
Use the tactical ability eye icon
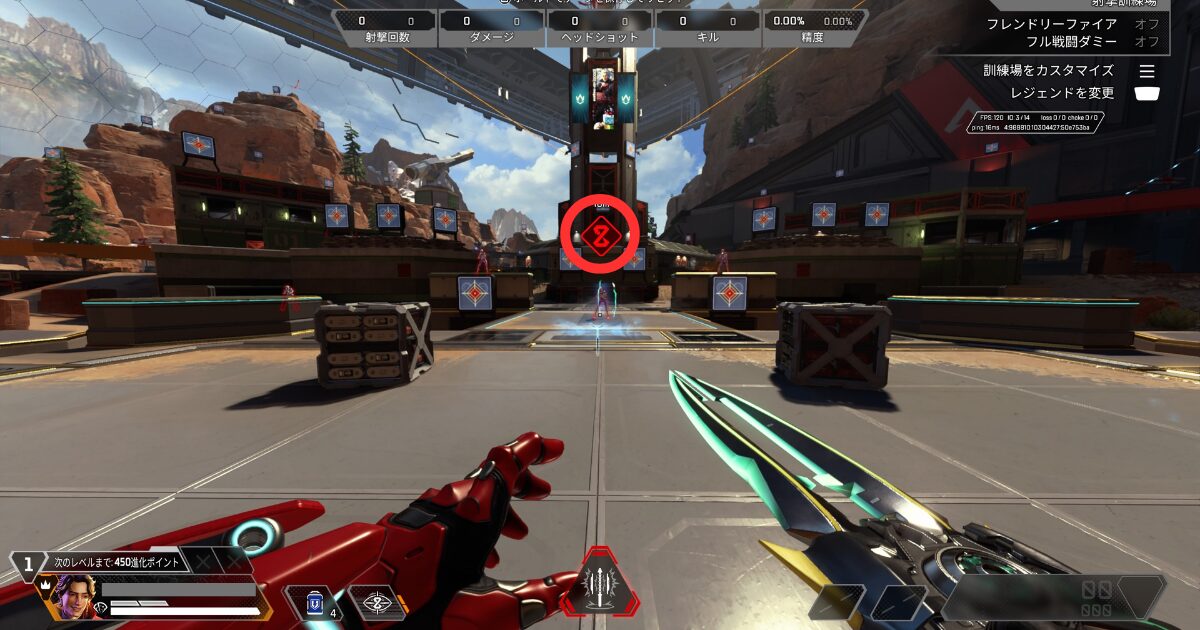pos(377,602)
